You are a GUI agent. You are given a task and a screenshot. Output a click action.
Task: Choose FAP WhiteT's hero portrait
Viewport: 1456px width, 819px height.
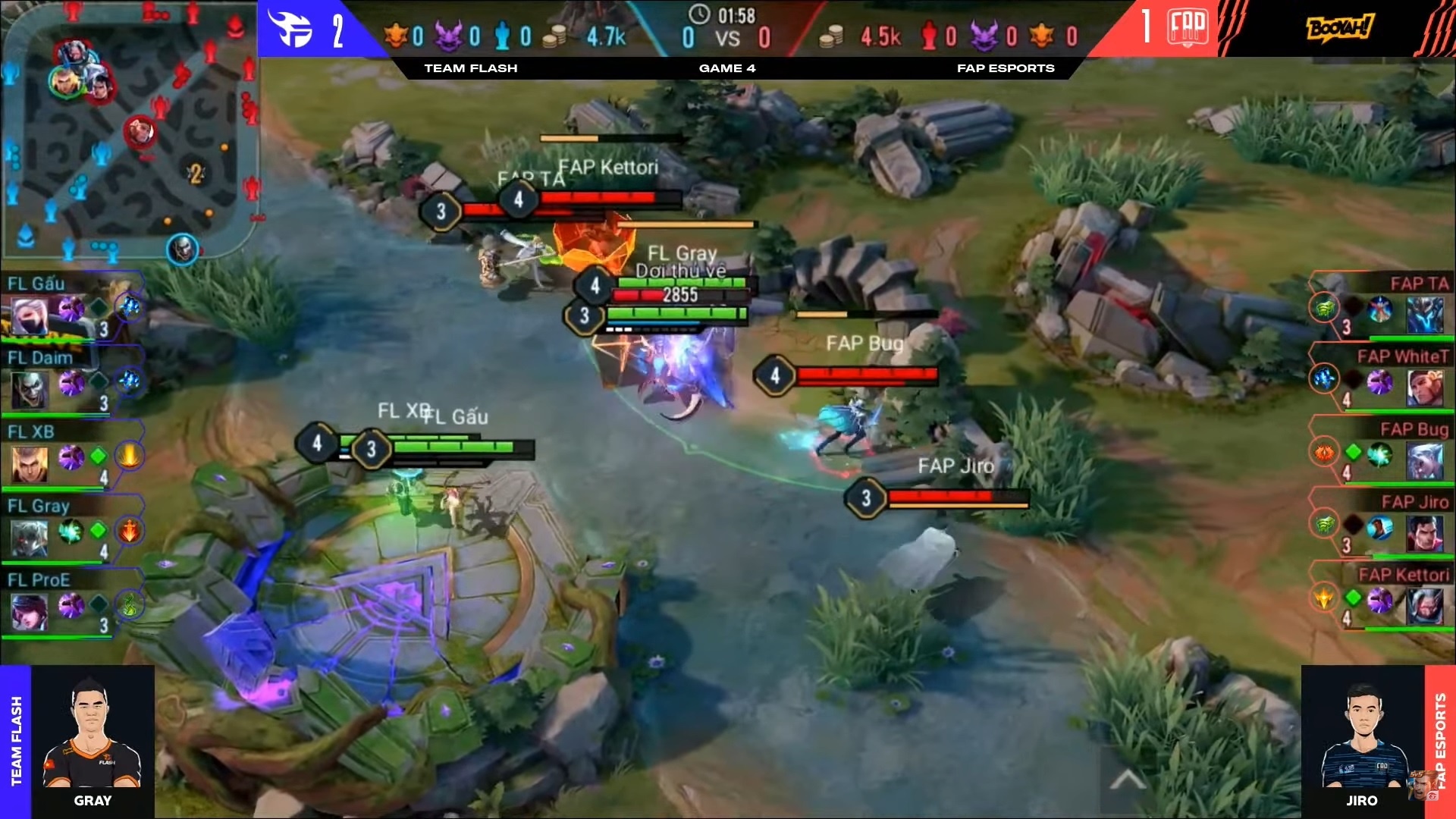pyautogui.click(x=1424, y=388)
